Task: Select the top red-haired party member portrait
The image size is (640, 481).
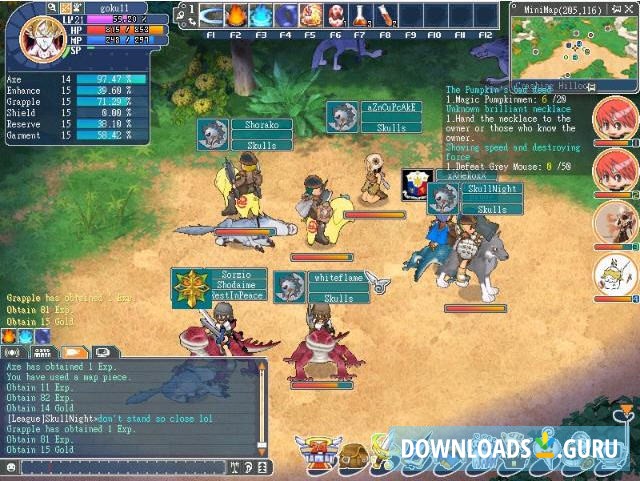Action: click(615, 120)
